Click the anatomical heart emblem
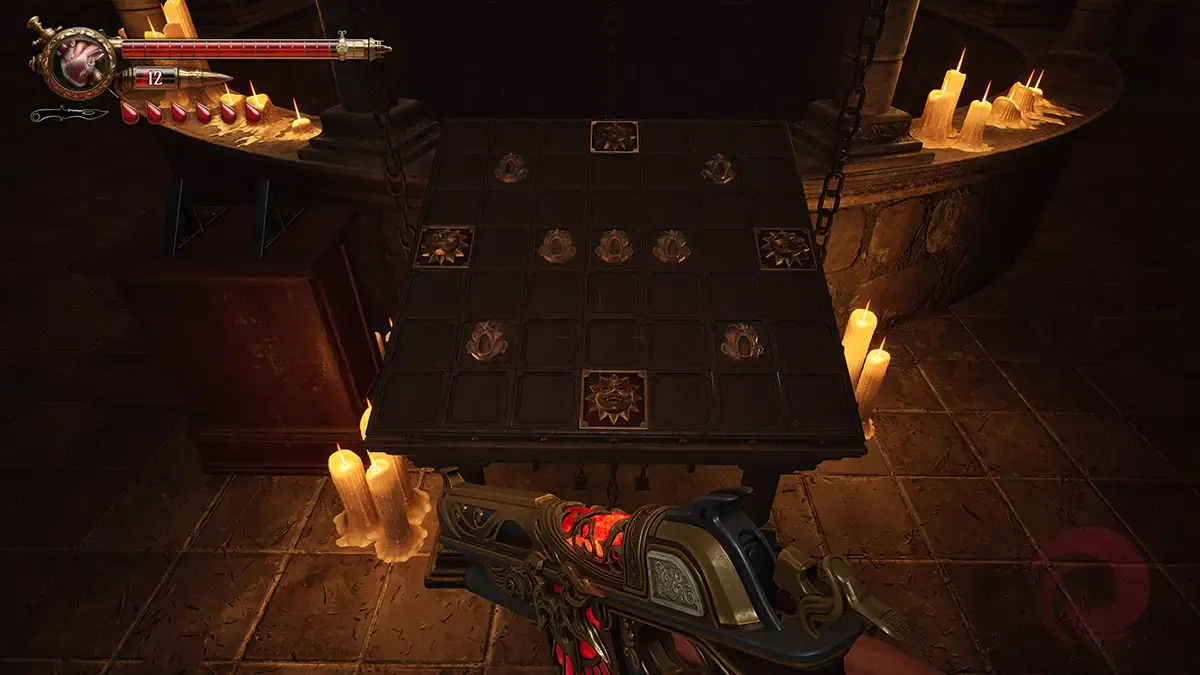1200x675 pixels. pos(75,62)
